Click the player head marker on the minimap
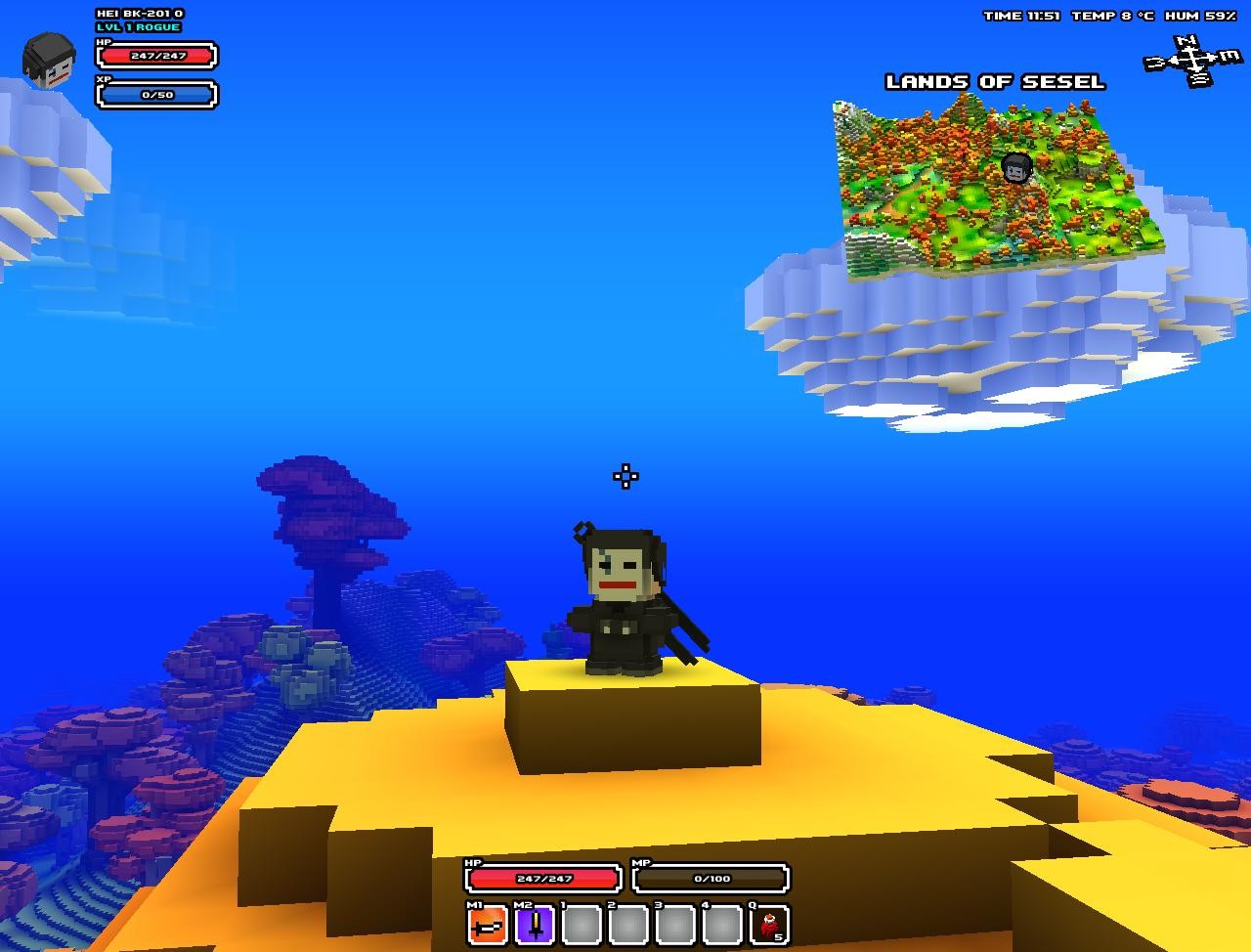The width and height of the screenshot is (1251, 952). pyautogui.click(x=1014, y=167)
